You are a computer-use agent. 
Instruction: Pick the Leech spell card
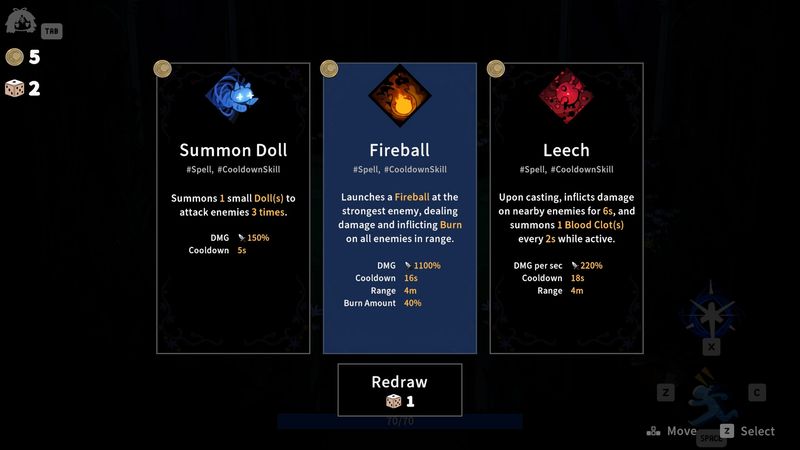click(x=566, y=207)
